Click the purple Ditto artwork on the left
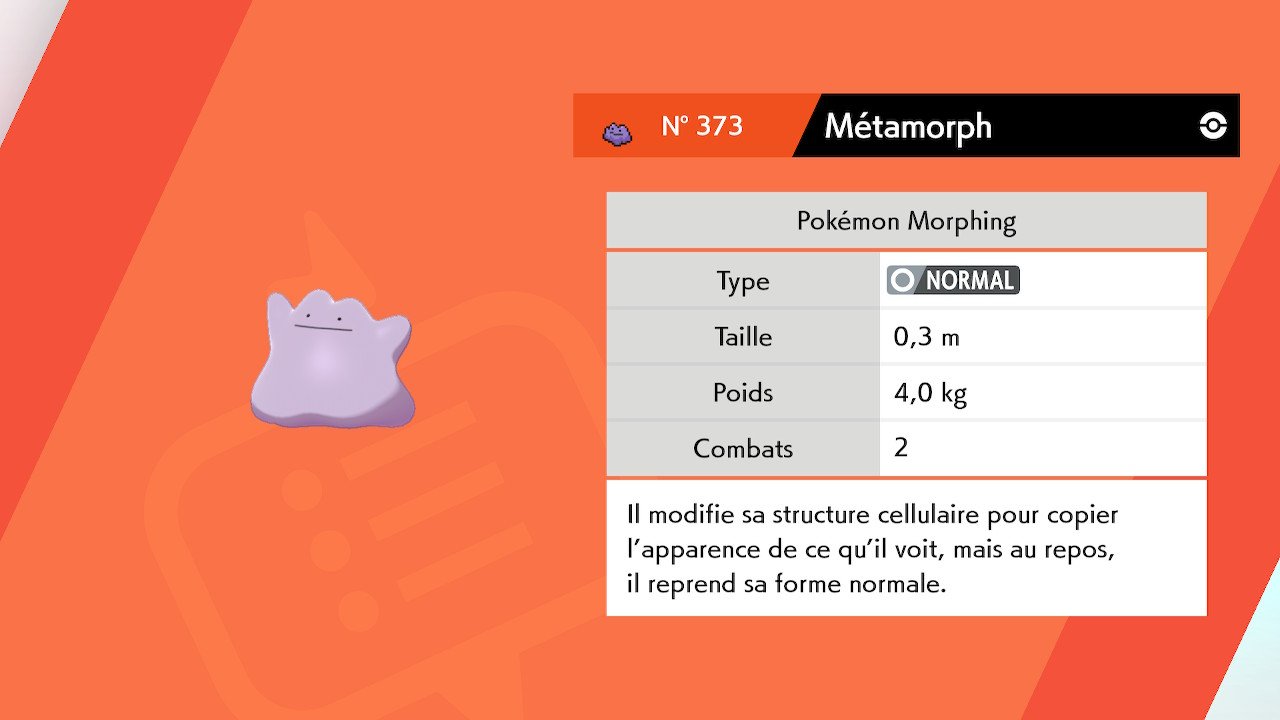 [330, 360]
